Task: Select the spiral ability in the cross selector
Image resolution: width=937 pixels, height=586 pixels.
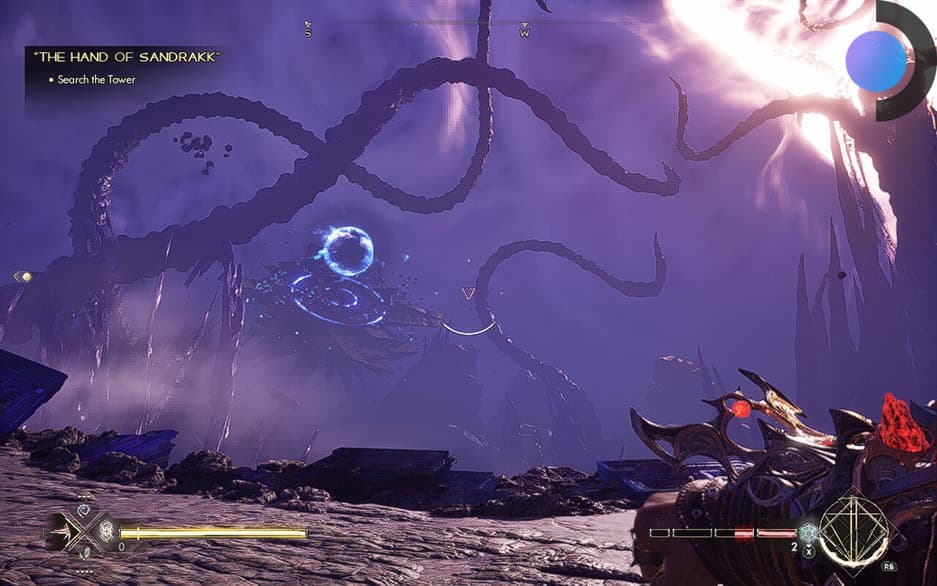Action: 84,509
